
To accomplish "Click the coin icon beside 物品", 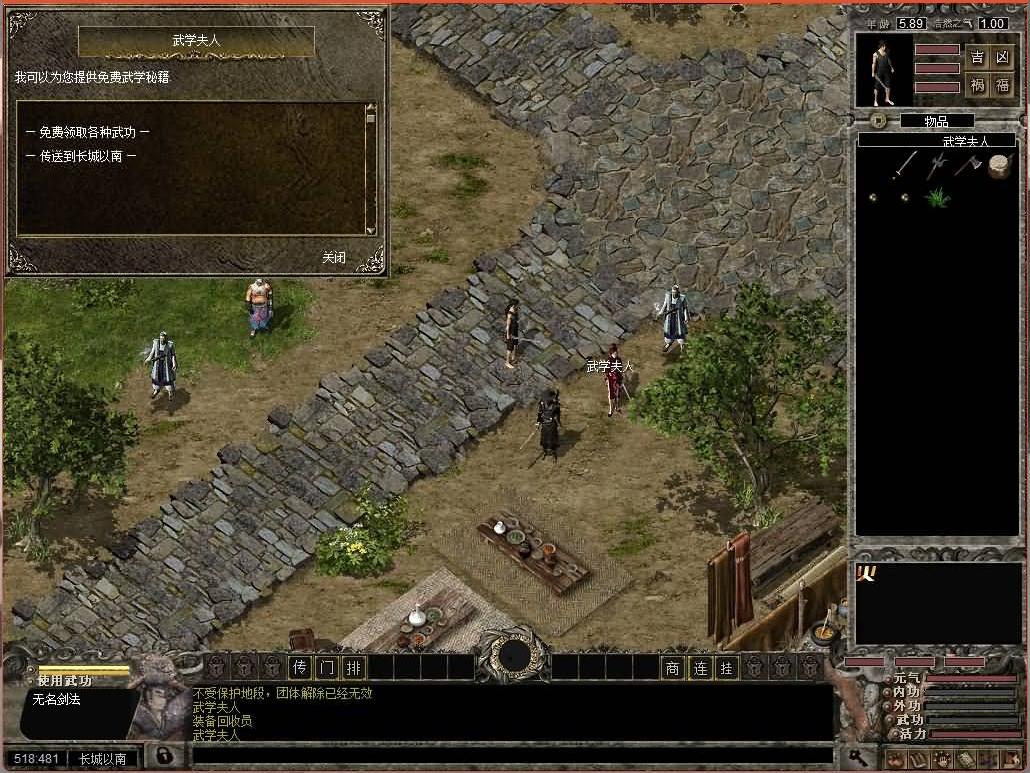I will tap(878, 120).
